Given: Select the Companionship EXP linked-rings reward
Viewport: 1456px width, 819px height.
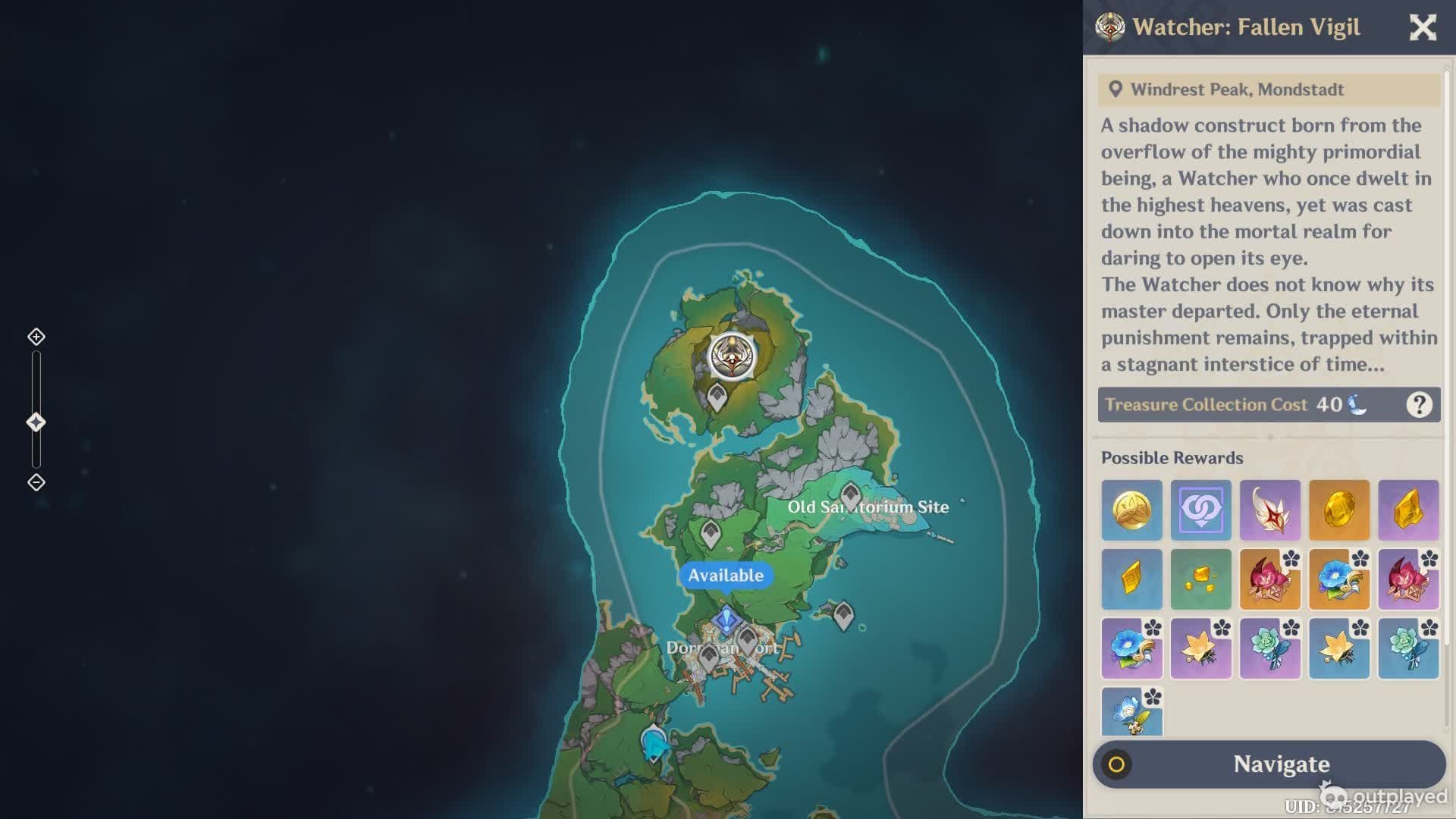Looking at the screenshot, I should coord(1200,510).
